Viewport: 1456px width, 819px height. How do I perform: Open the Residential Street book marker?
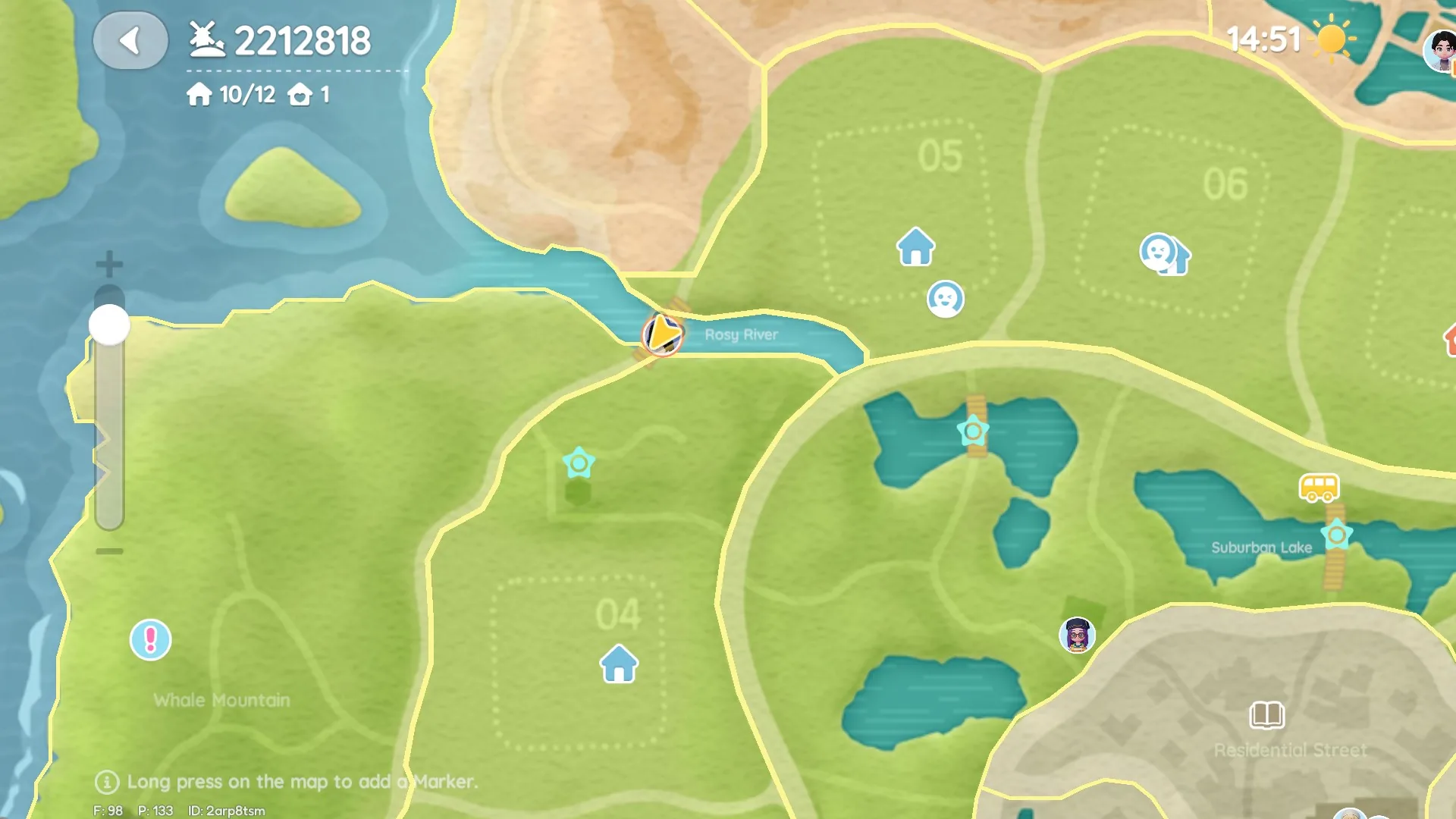[1266, 715]
